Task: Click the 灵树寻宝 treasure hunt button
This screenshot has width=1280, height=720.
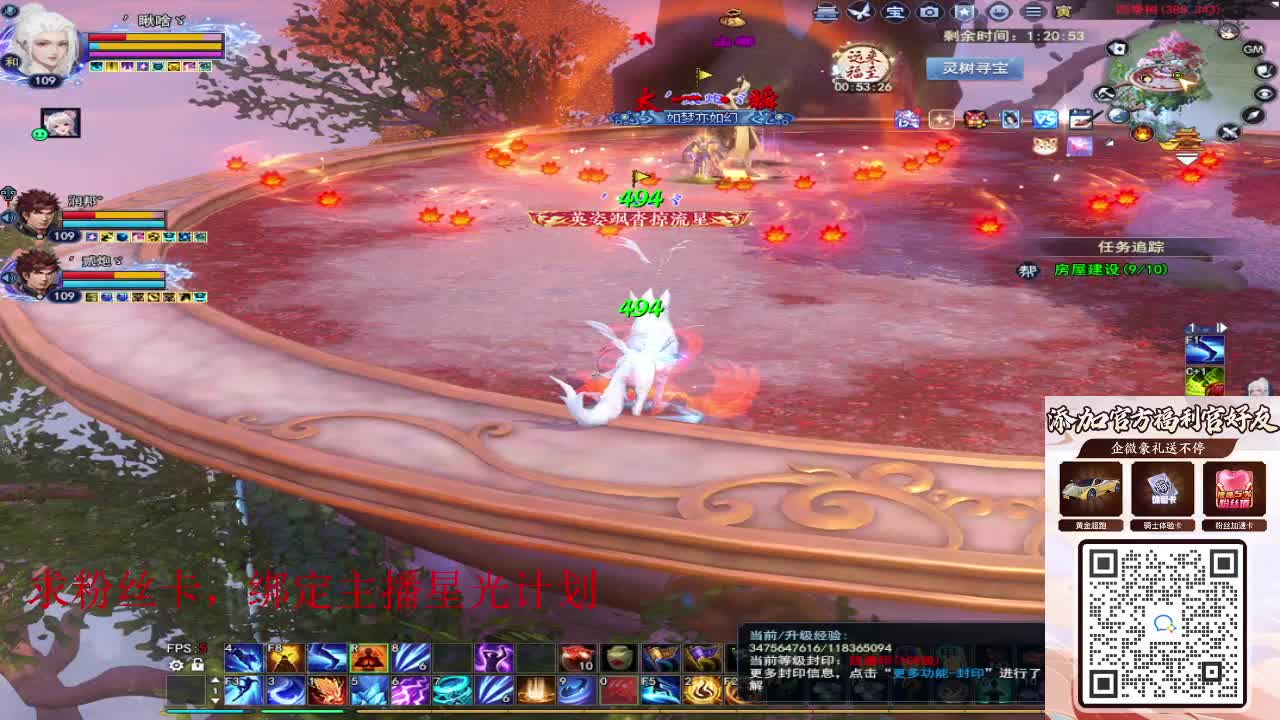Action: (x=974, y=69)
